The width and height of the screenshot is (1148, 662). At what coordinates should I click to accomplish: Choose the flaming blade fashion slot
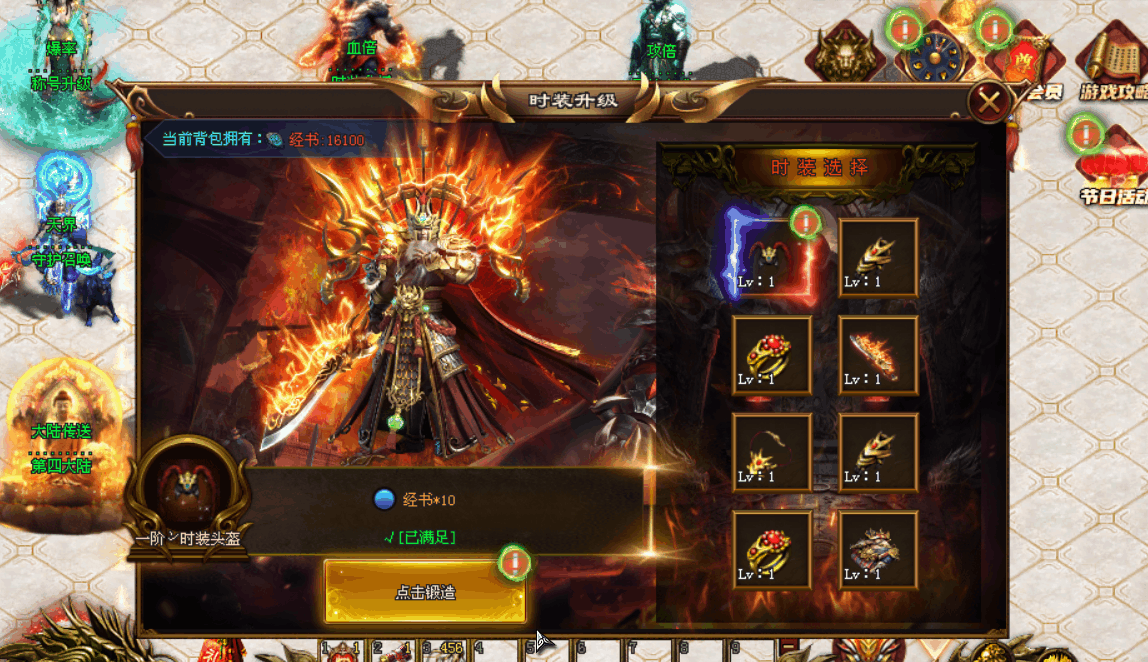coord(878,354)
